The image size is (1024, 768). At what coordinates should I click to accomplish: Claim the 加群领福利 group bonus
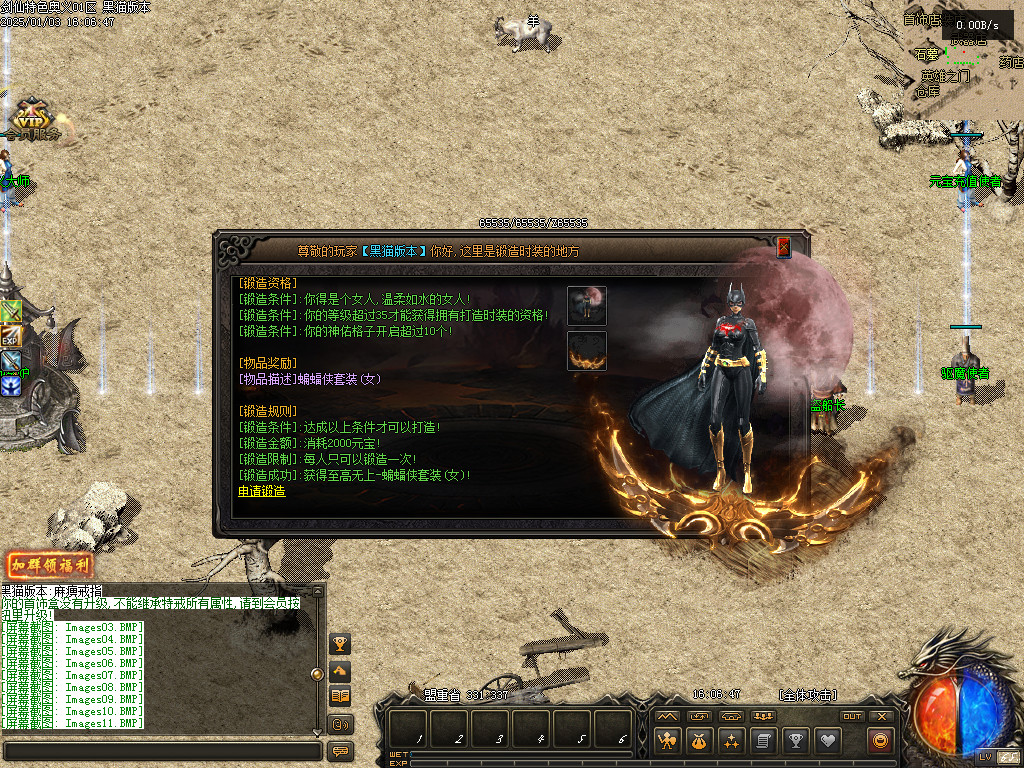(51, 565)
